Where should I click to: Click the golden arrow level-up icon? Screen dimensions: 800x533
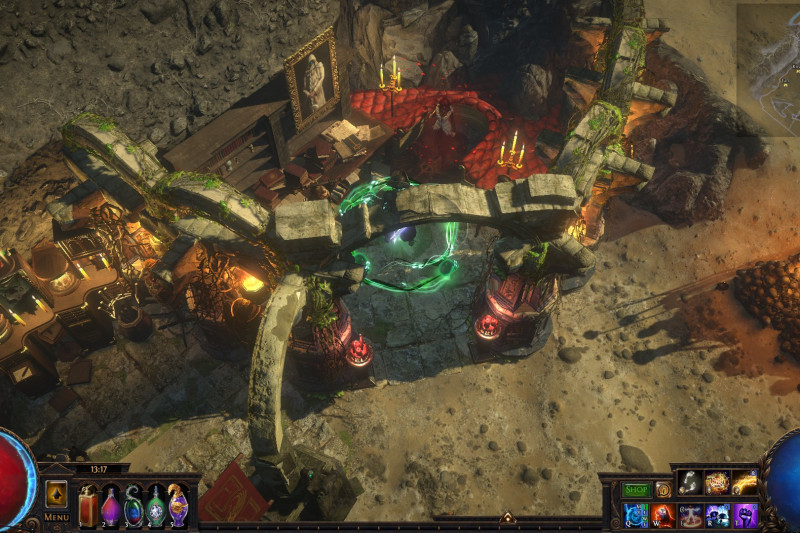(x=57, y=495)
